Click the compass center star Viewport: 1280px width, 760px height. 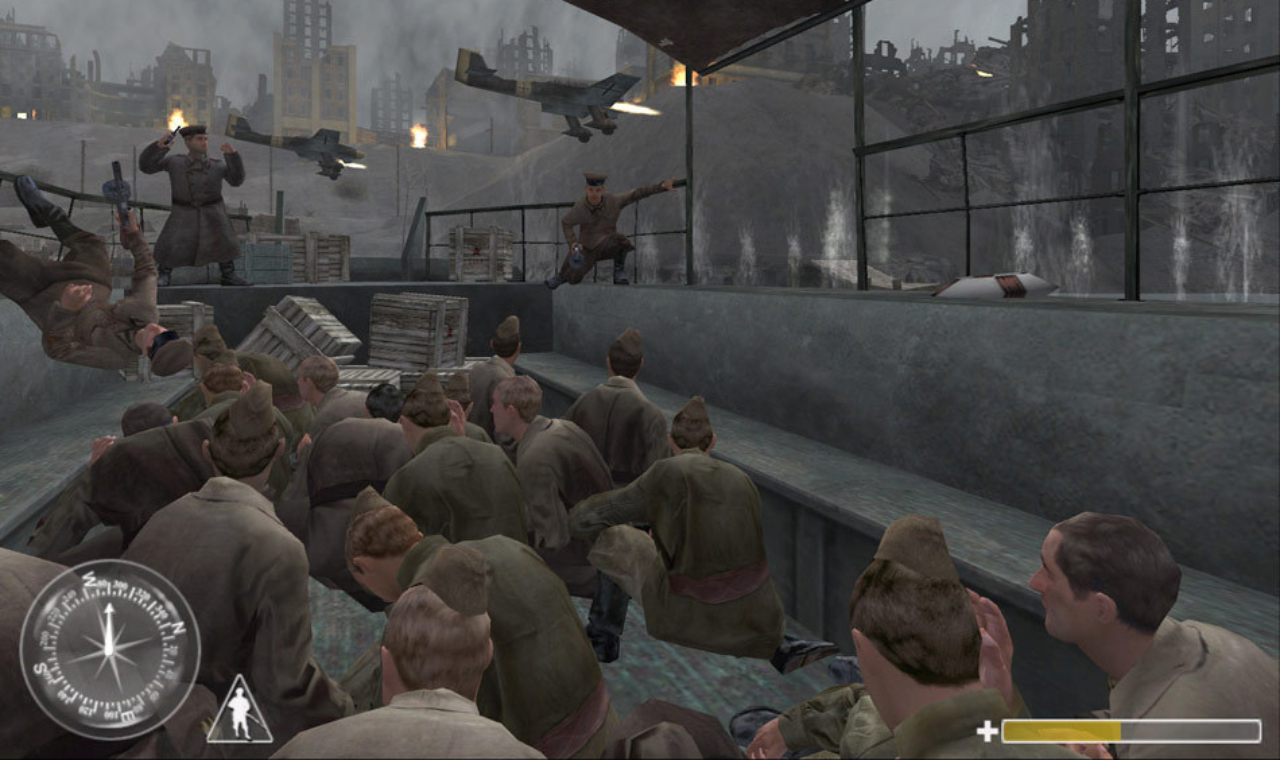click(x=110, y=650)
